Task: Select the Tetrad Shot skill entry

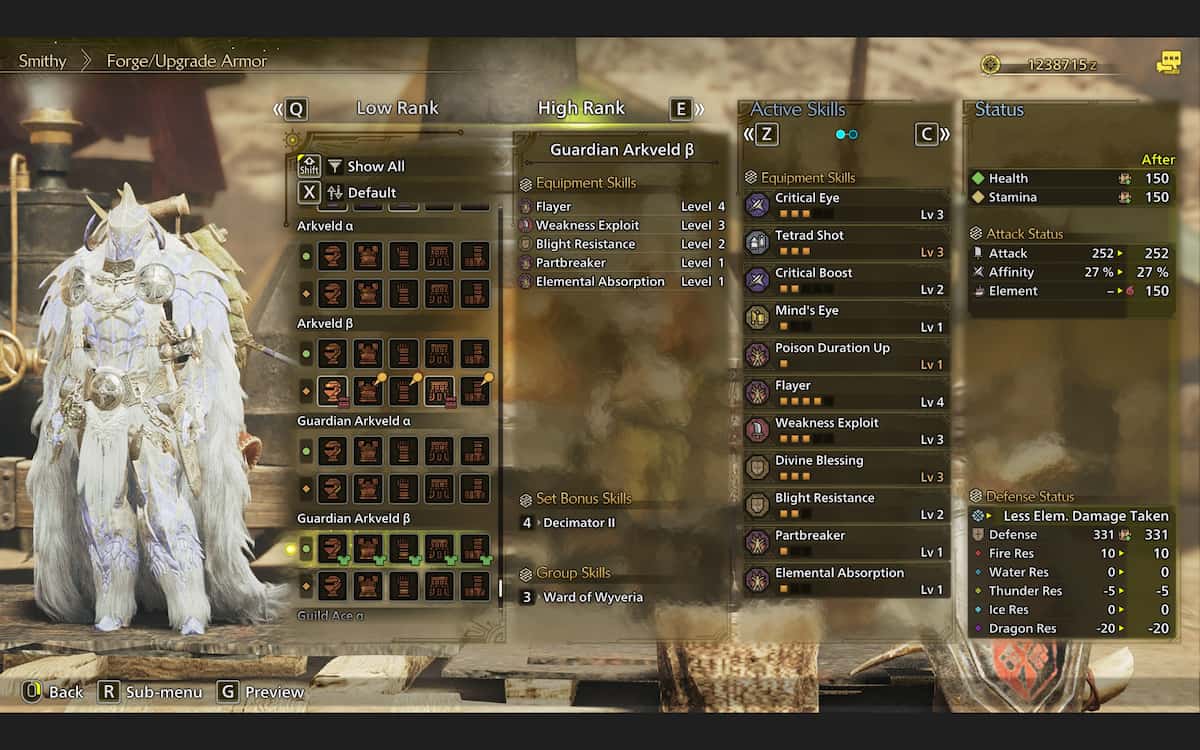Action: click(x=845, y=243)
